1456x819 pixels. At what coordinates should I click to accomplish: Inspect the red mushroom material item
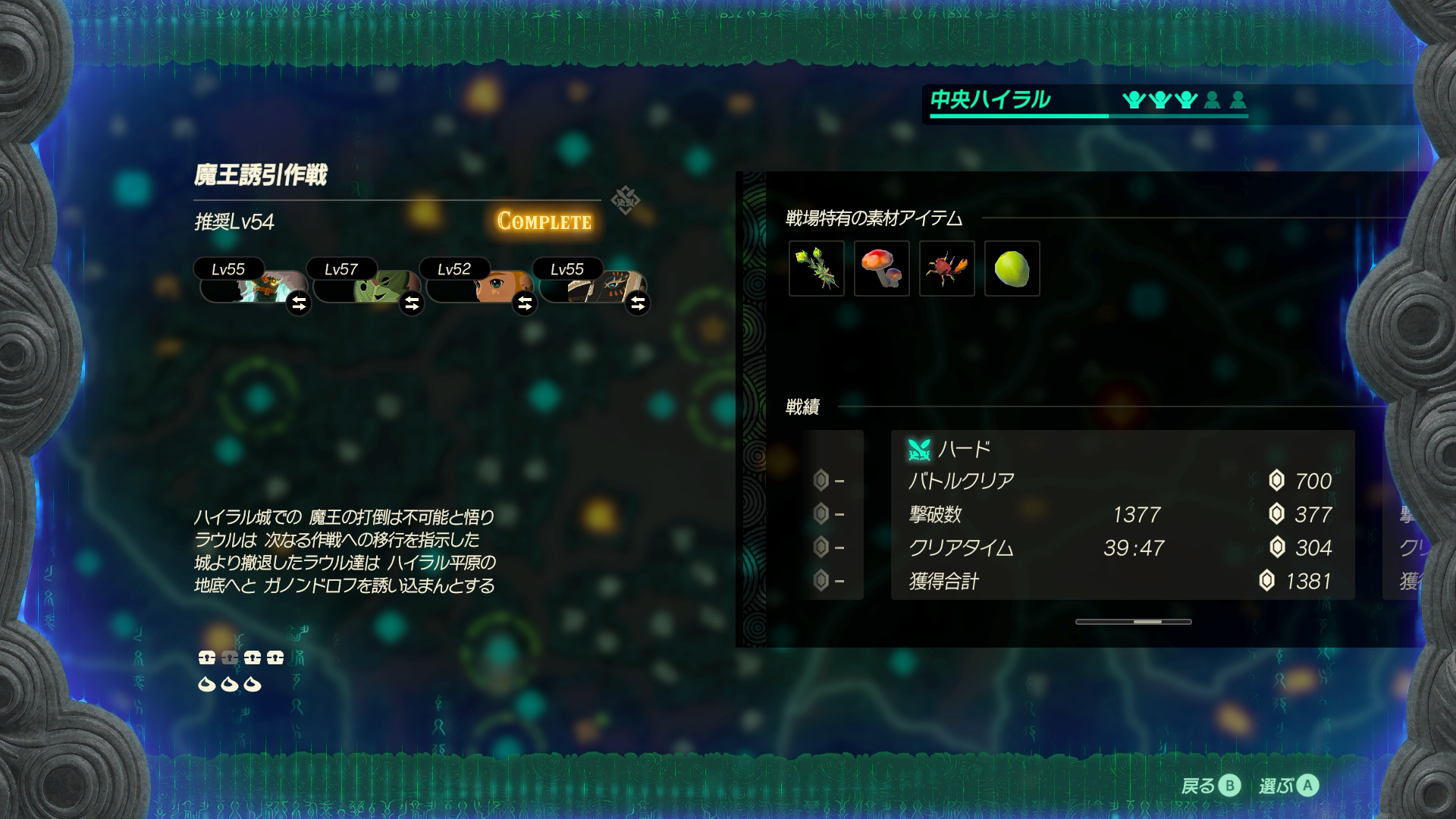click(882, 268)
